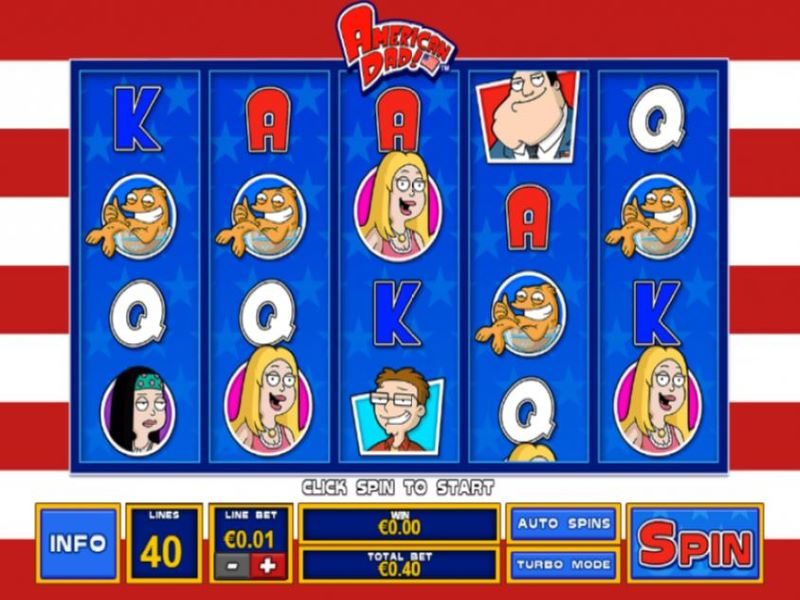Screen dimensions: 800x600
Task: Increase line bet with plus button
Action: click(268, 565)
